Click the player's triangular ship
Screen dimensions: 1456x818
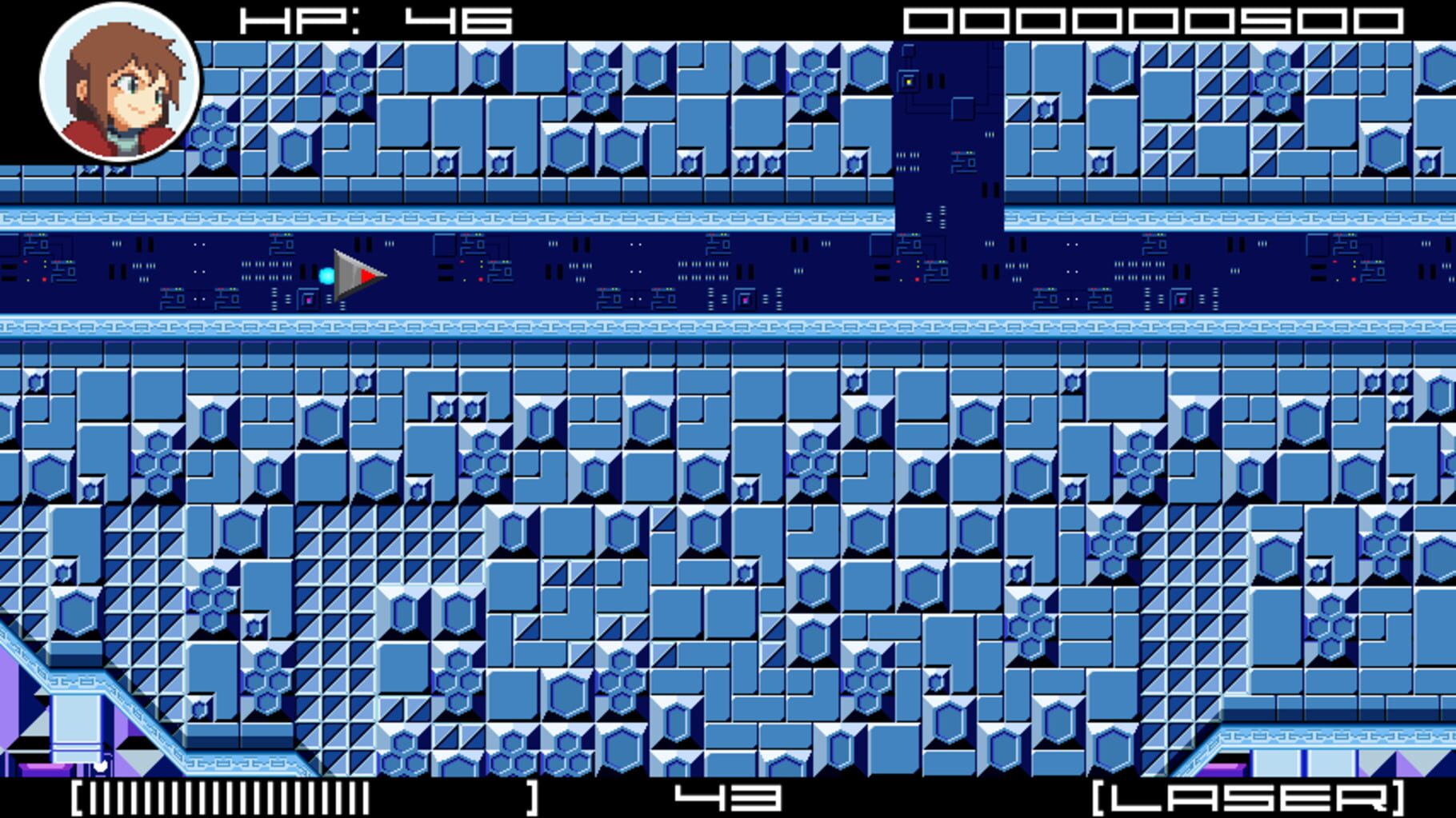pos(356,274)
